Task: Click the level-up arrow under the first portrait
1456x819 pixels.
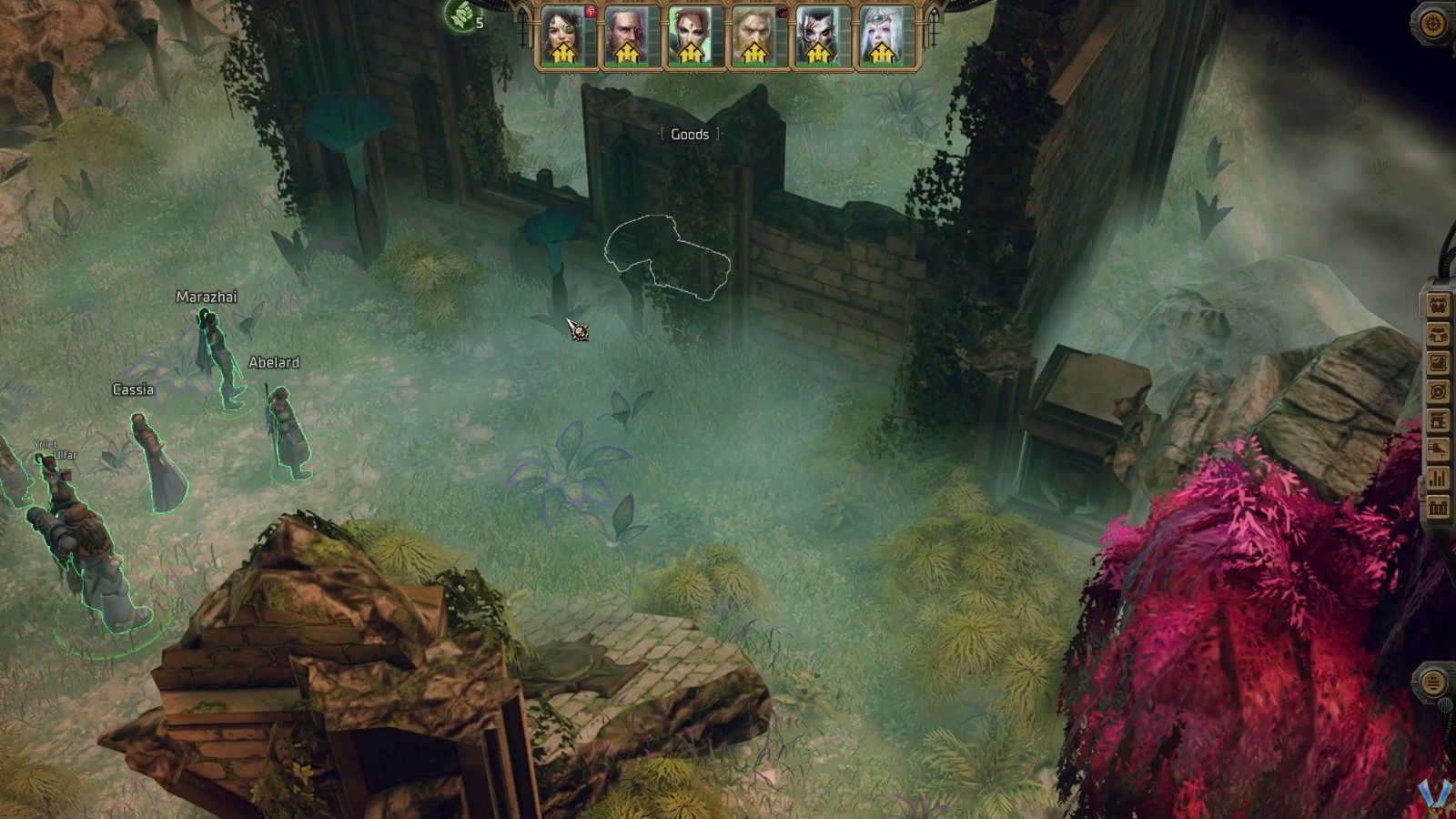Action: click(564, 52)
